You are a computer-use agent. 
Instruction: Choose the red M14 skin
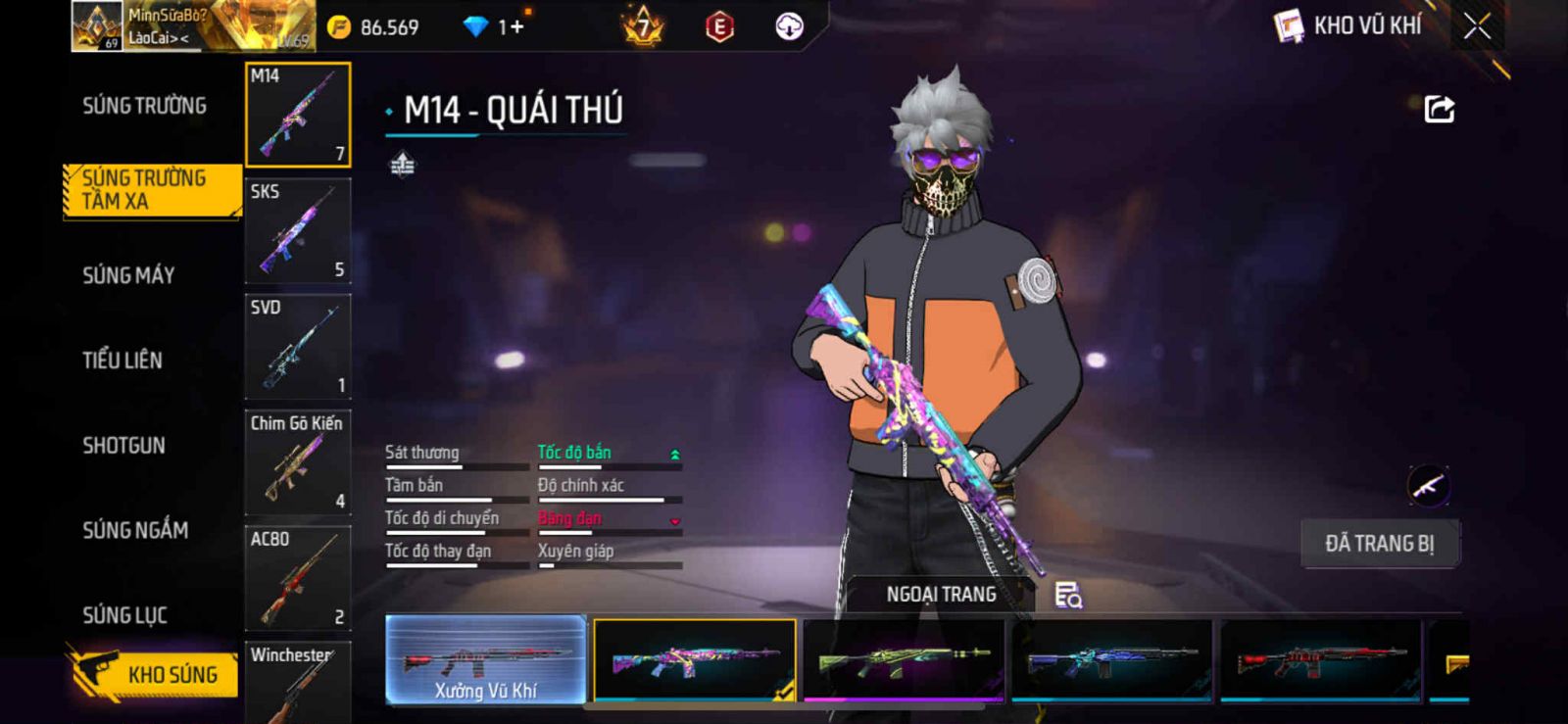coord(1320,661)
